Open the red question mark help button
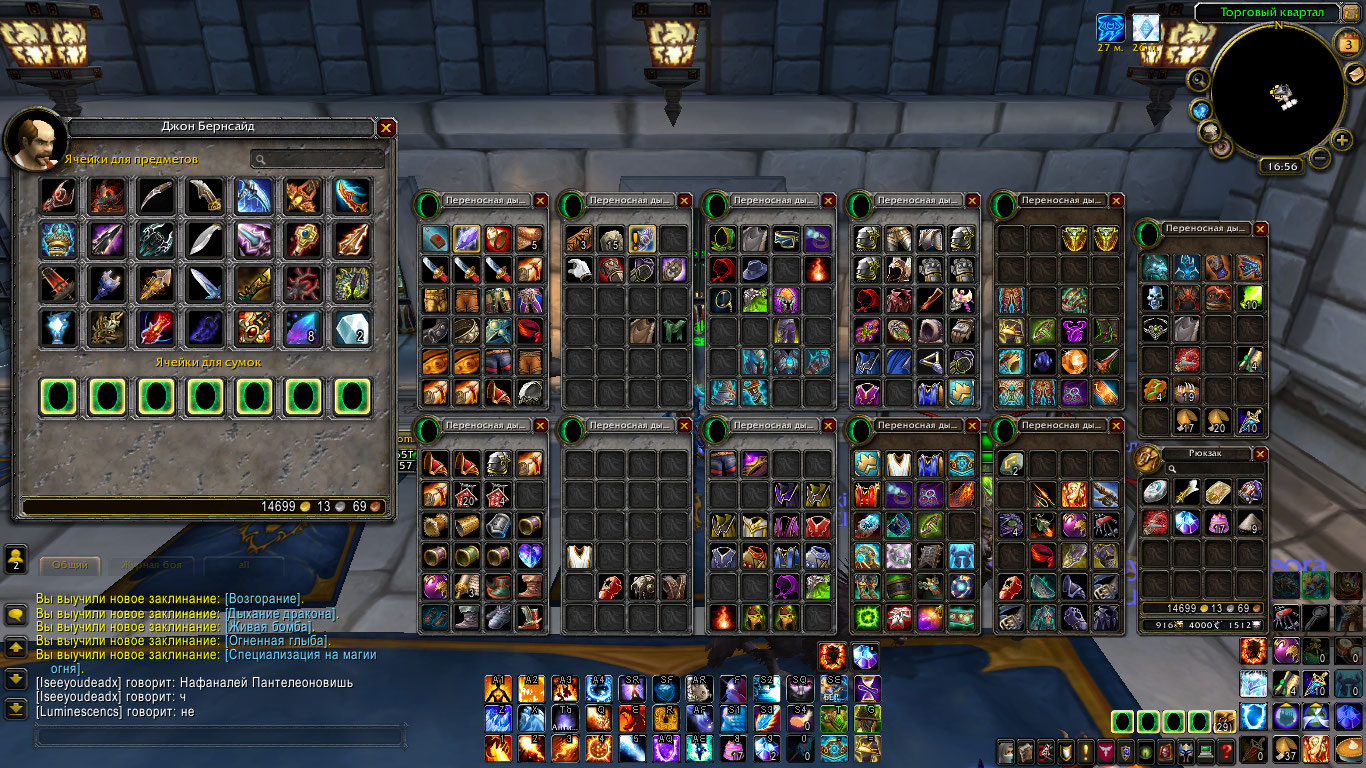Viewport: 1366px width, 768px height. click(x=1226, y=751)
